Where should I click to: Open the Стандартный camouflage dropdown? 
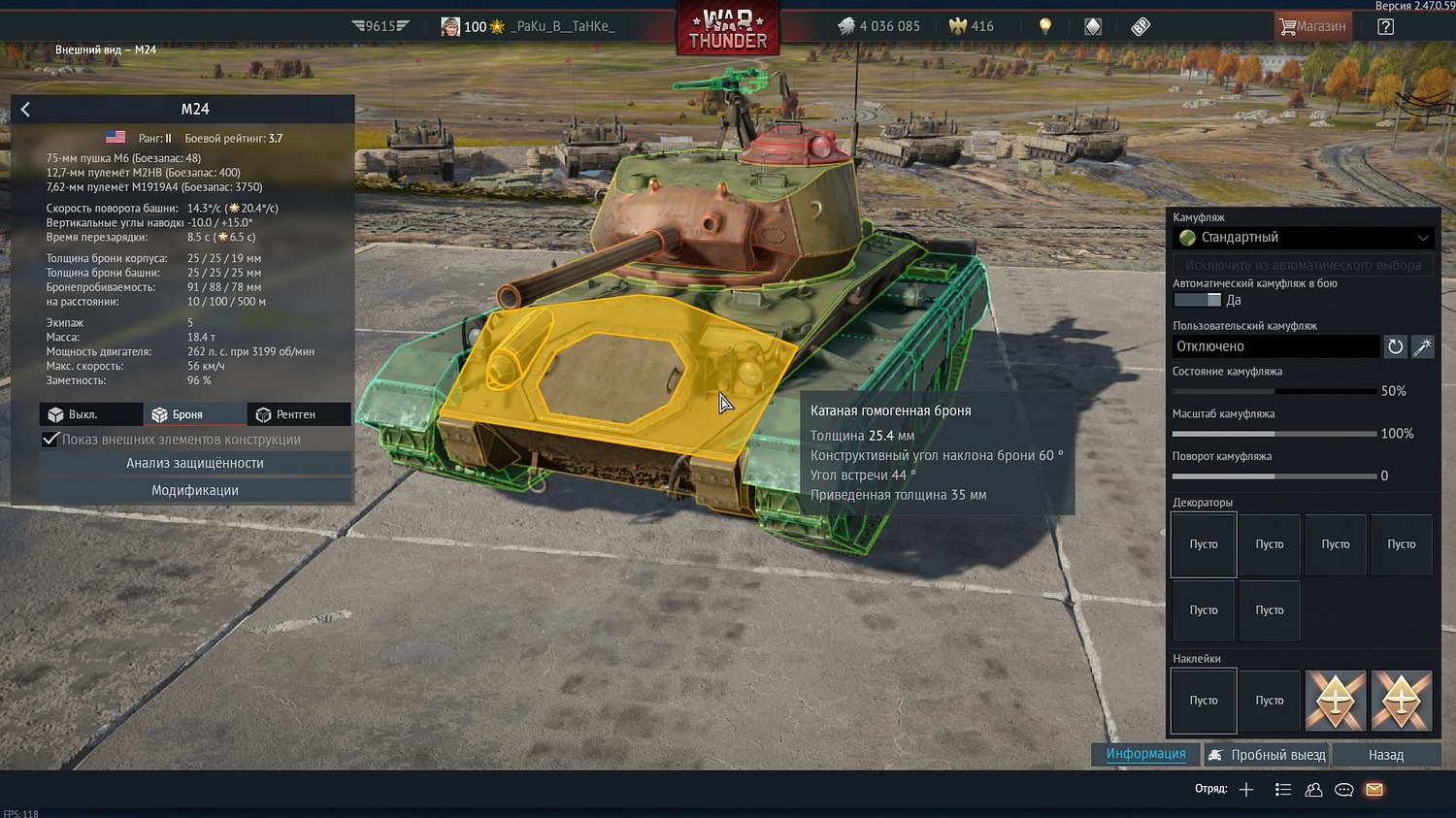pos(1304,238)
